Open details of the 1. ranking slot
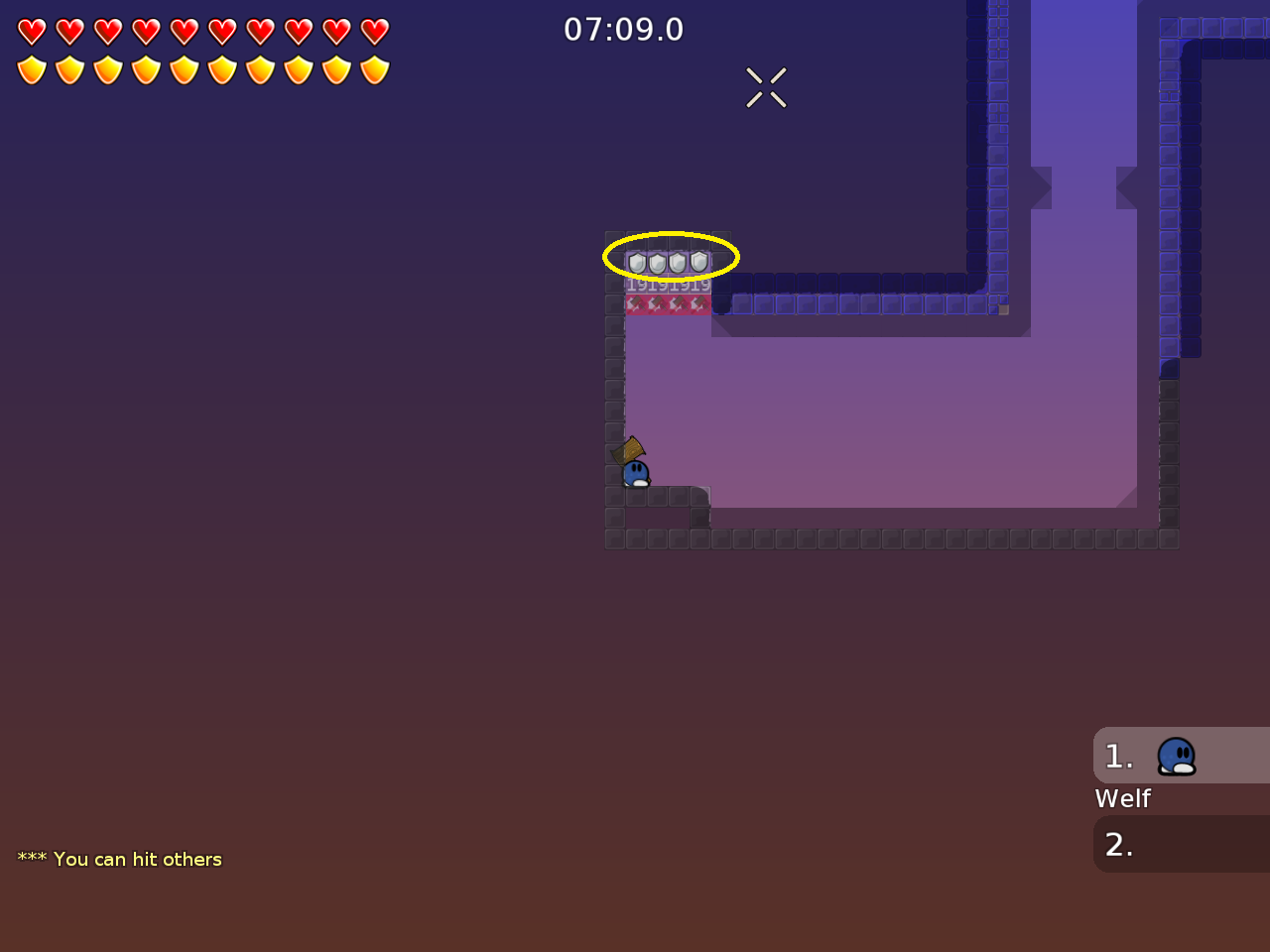 pos(1119,756)
